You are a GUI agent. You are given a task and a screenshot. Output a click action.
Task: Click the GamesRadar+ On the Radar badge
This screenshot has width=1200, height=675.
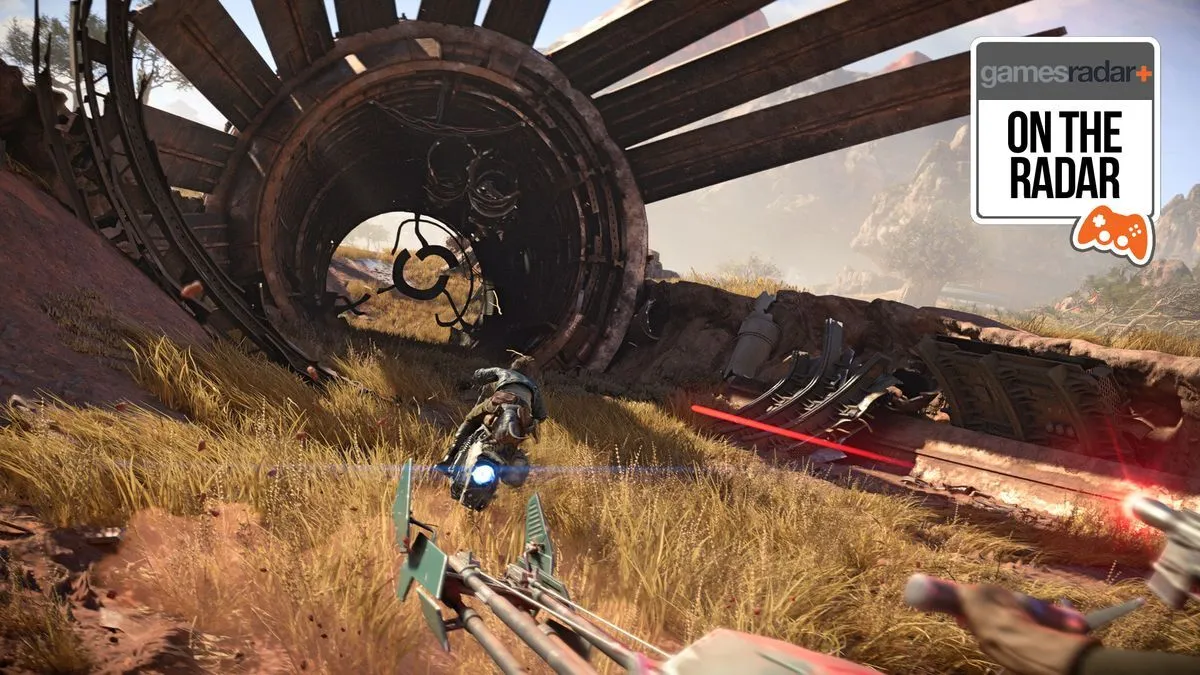coord(1064,133)
